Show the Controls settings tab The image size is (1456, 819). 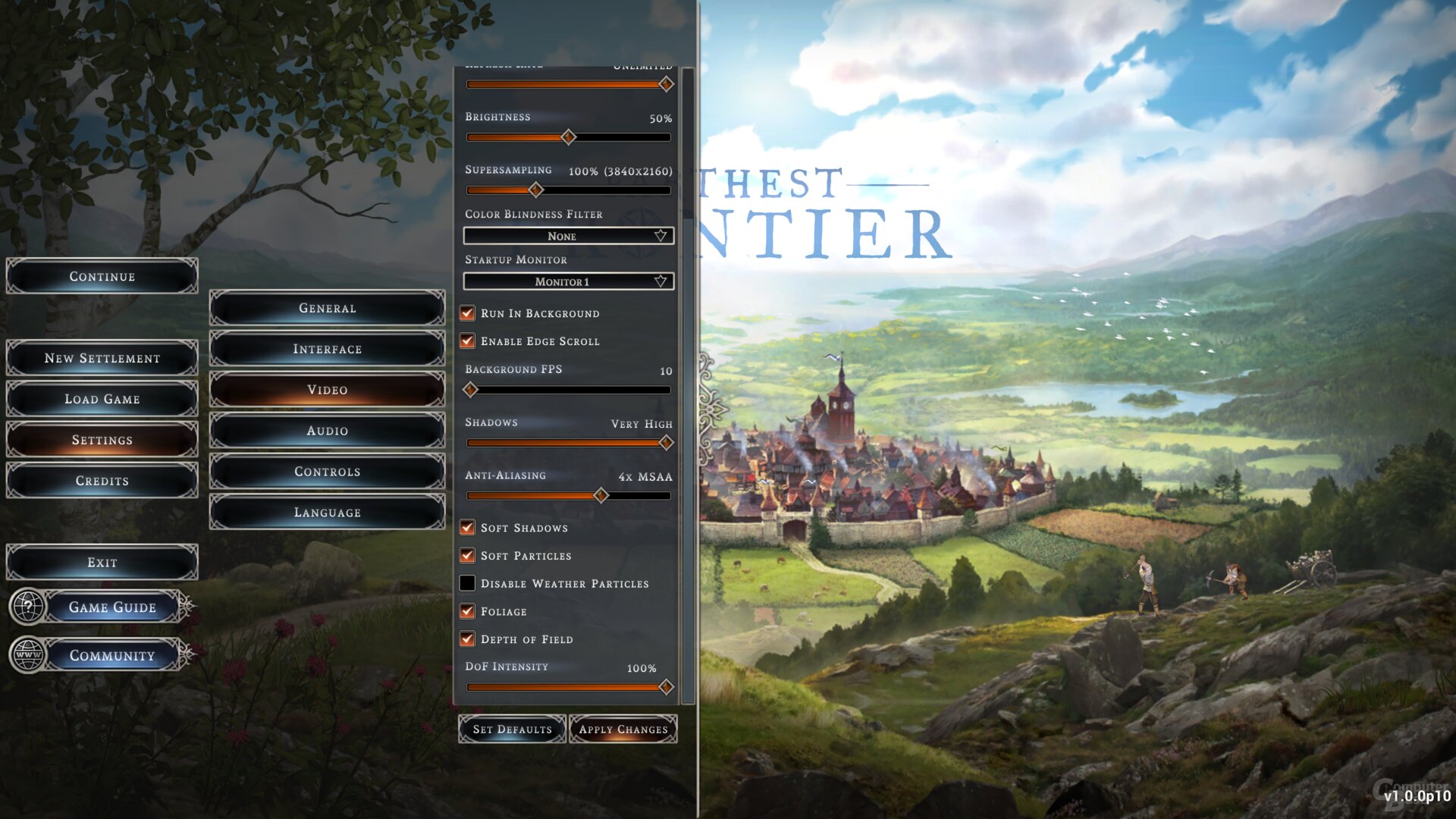pos(327,472)
